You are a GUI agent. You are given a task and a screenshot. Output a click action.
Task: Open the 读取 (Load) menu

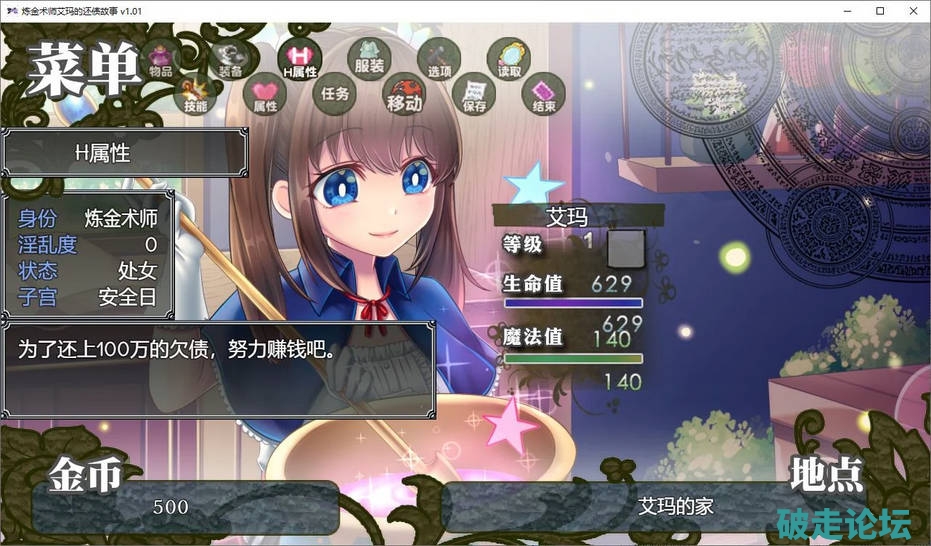pos(509,61)
